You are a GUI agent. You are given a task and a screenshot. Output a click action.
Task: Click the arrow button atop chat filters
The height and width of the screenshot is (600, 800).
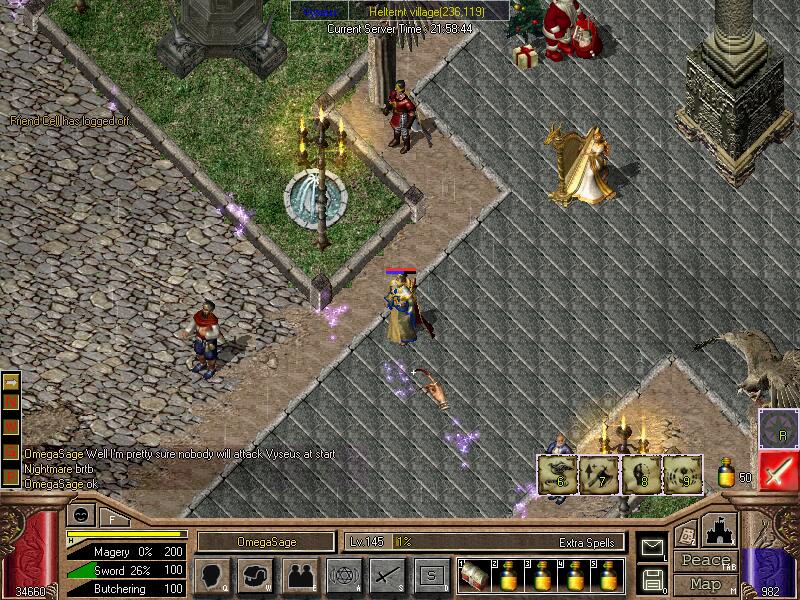(x=12, y=381)
